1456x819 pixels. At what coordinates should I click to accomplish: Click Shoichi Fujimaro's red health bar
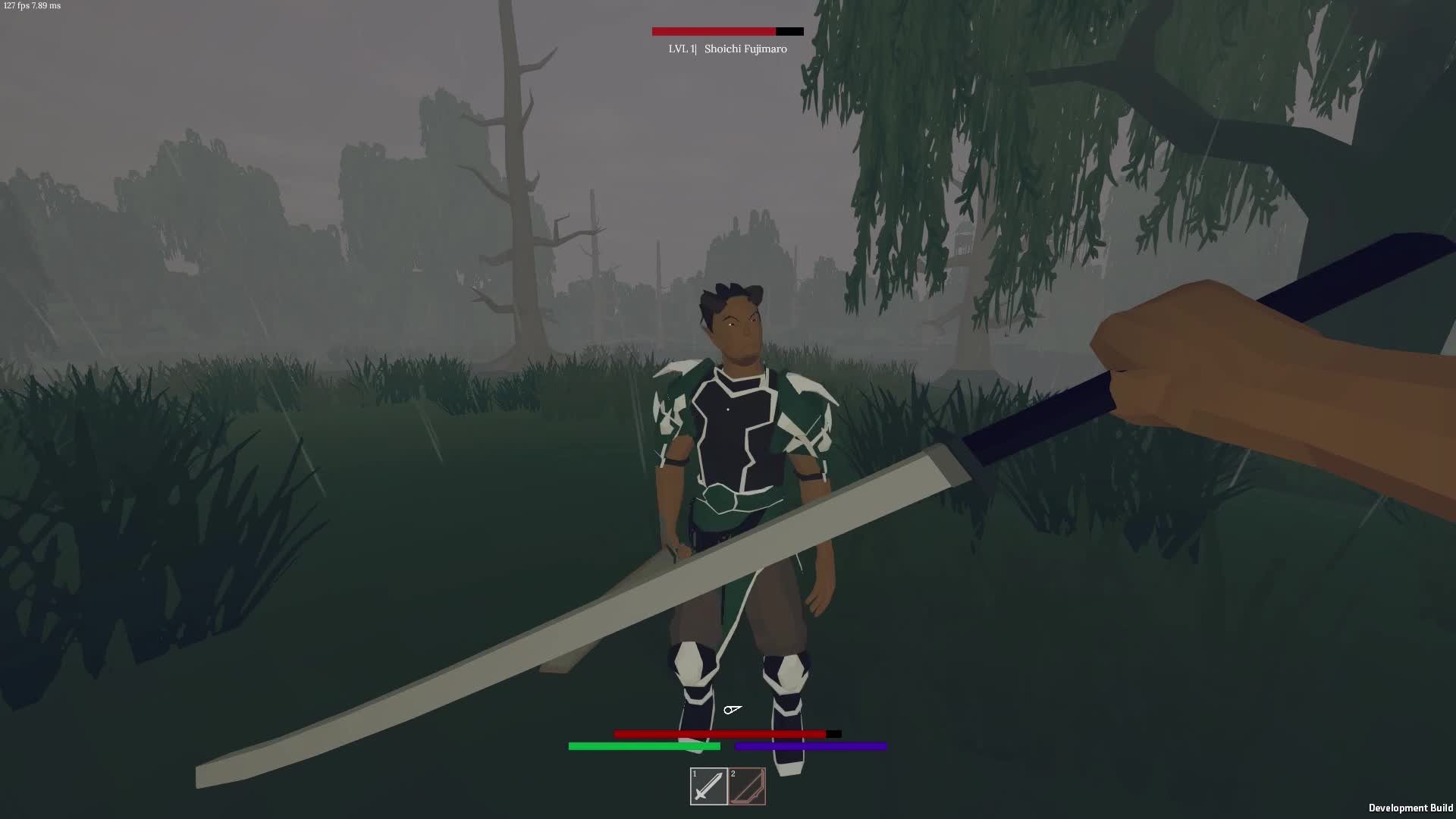[x=711, y=31]
